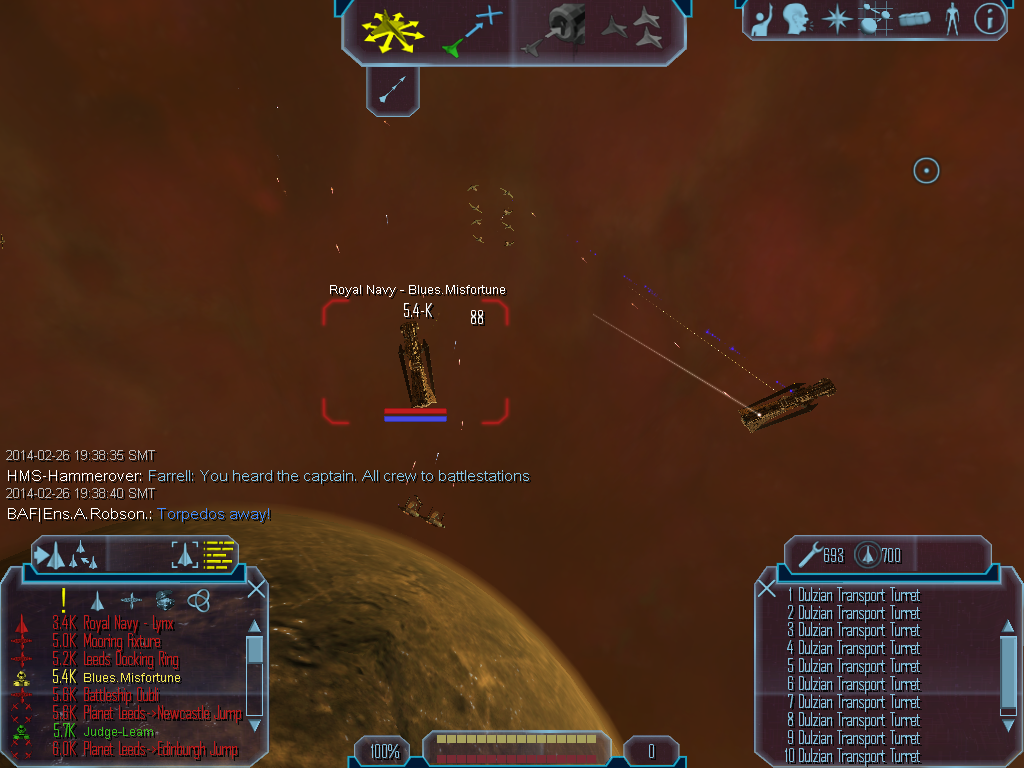
Task: Open the information 'i' button
Action: (x=988, y=19)
